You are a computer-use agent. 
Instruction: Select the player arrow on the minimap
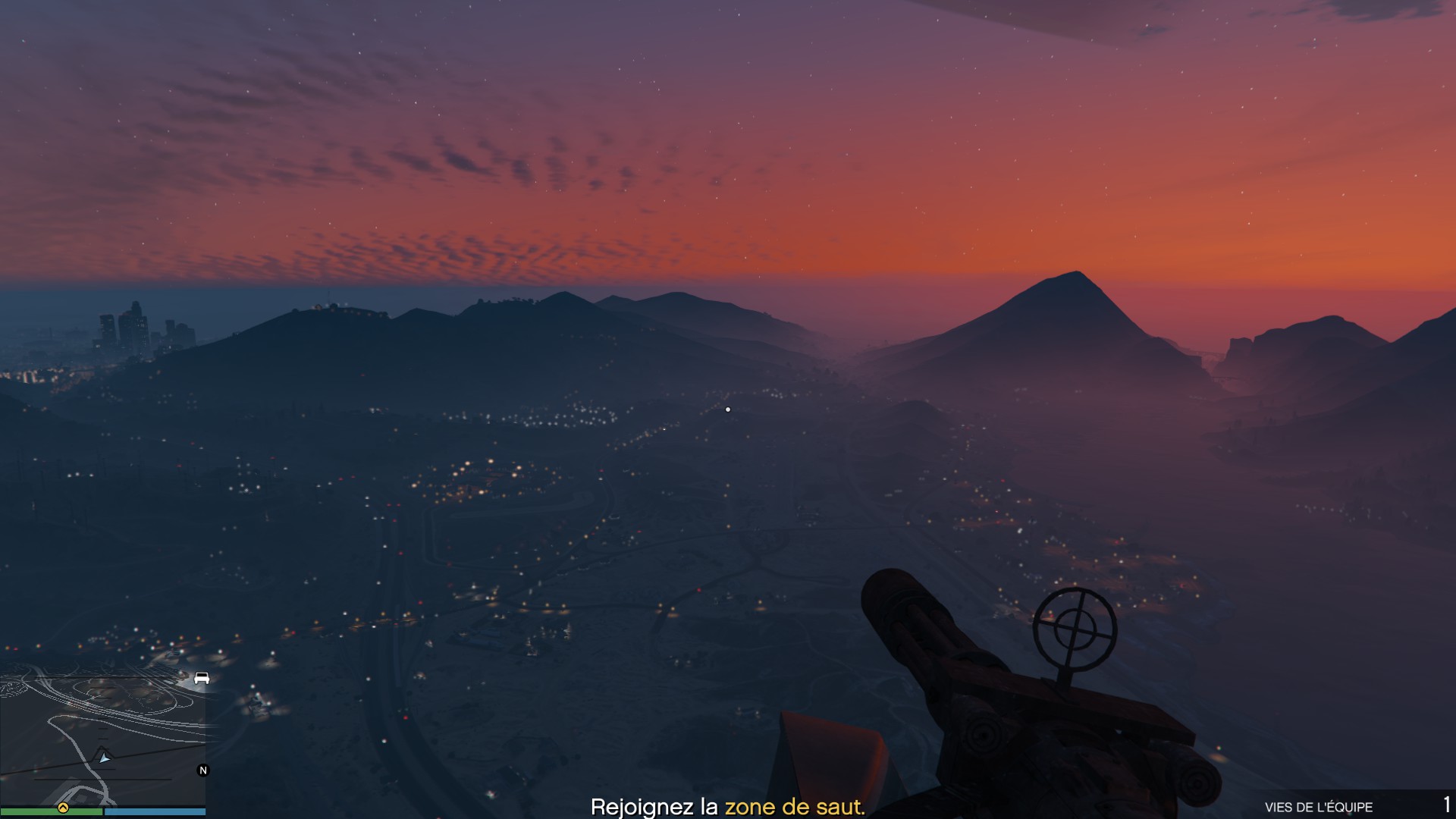pyautogui.click(x=104, y=757)
